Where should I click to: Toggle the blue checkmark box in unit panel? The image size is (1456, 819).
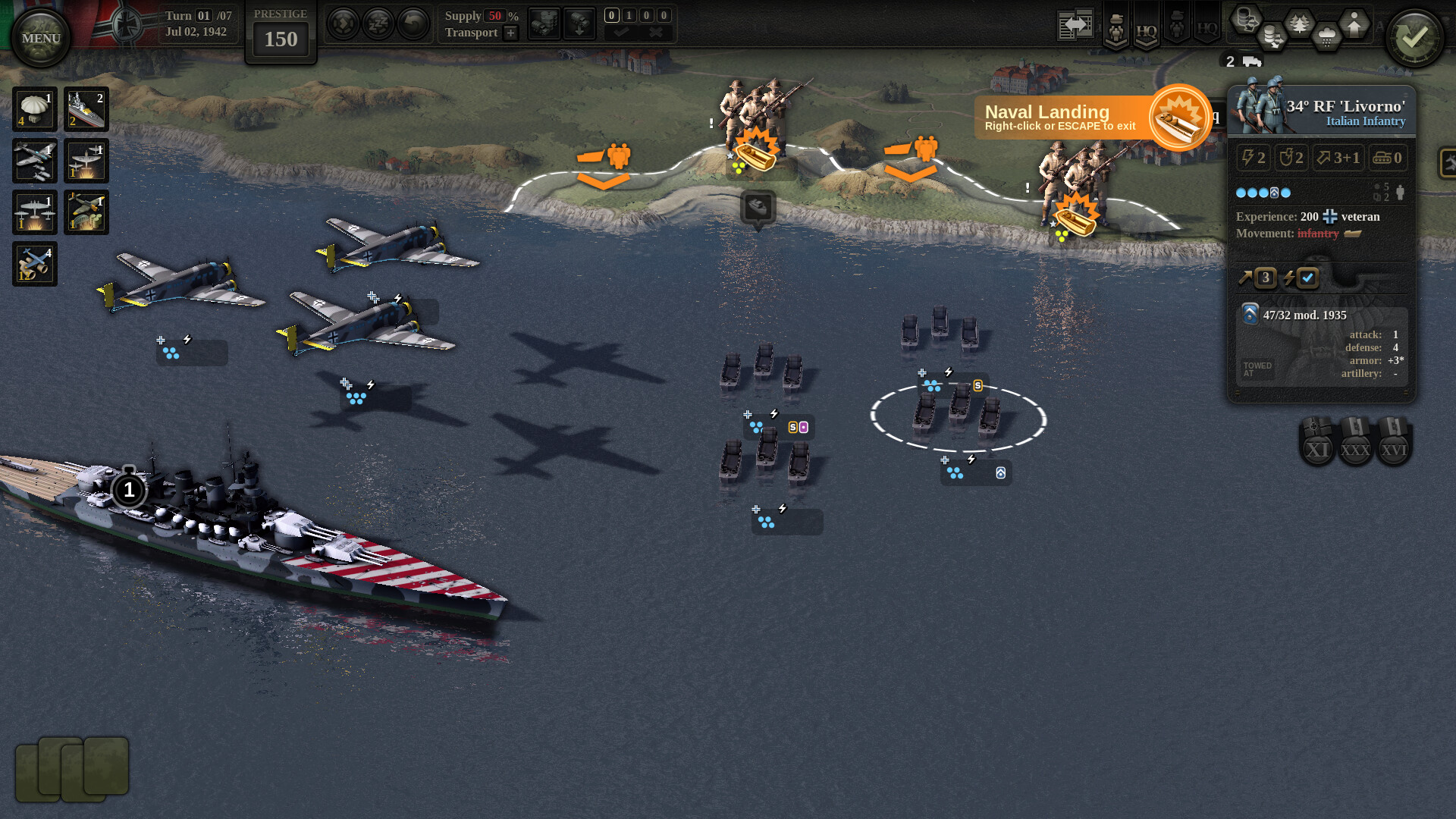pos(1307,278)
